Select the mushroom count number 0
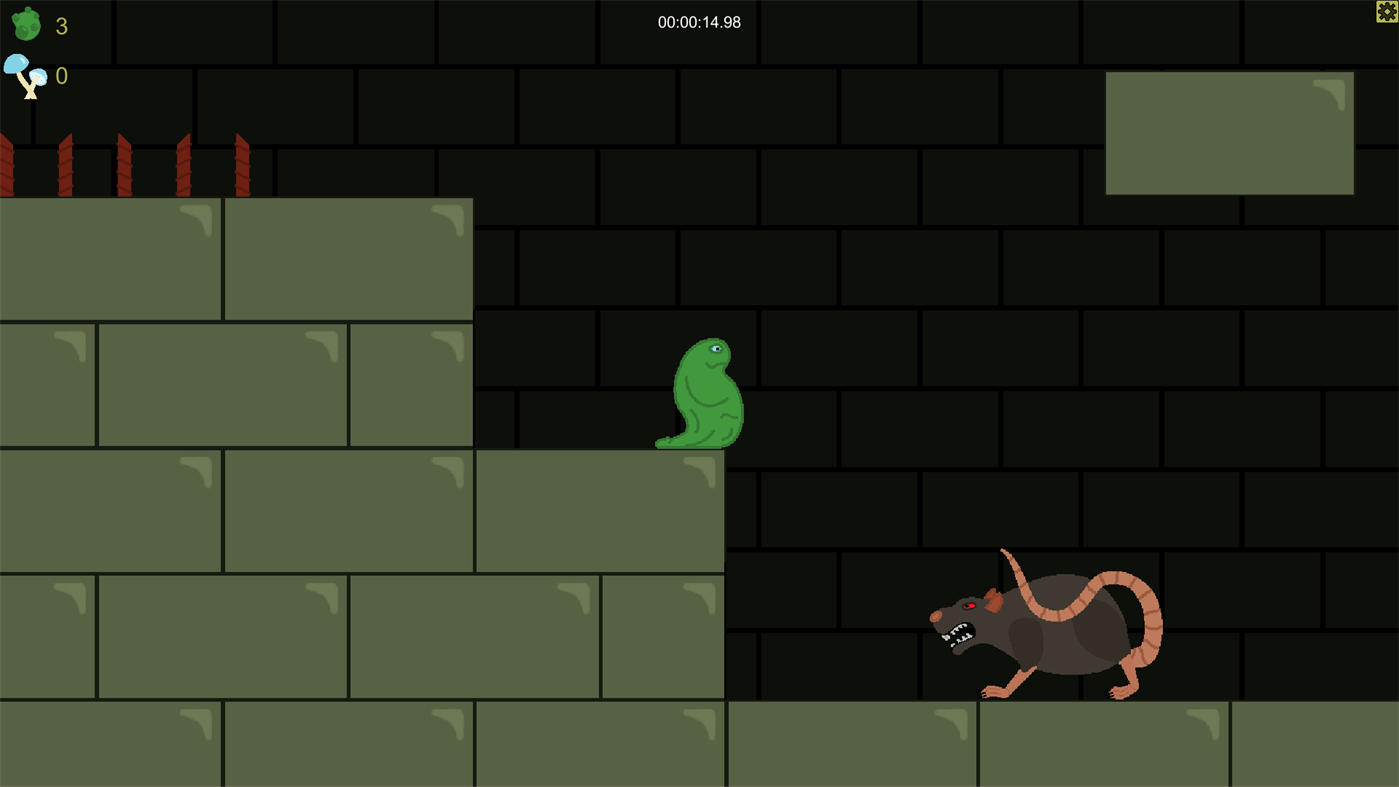Image resolution: width=1399 pixels, height=787 pixels. (x=60, y=75)
